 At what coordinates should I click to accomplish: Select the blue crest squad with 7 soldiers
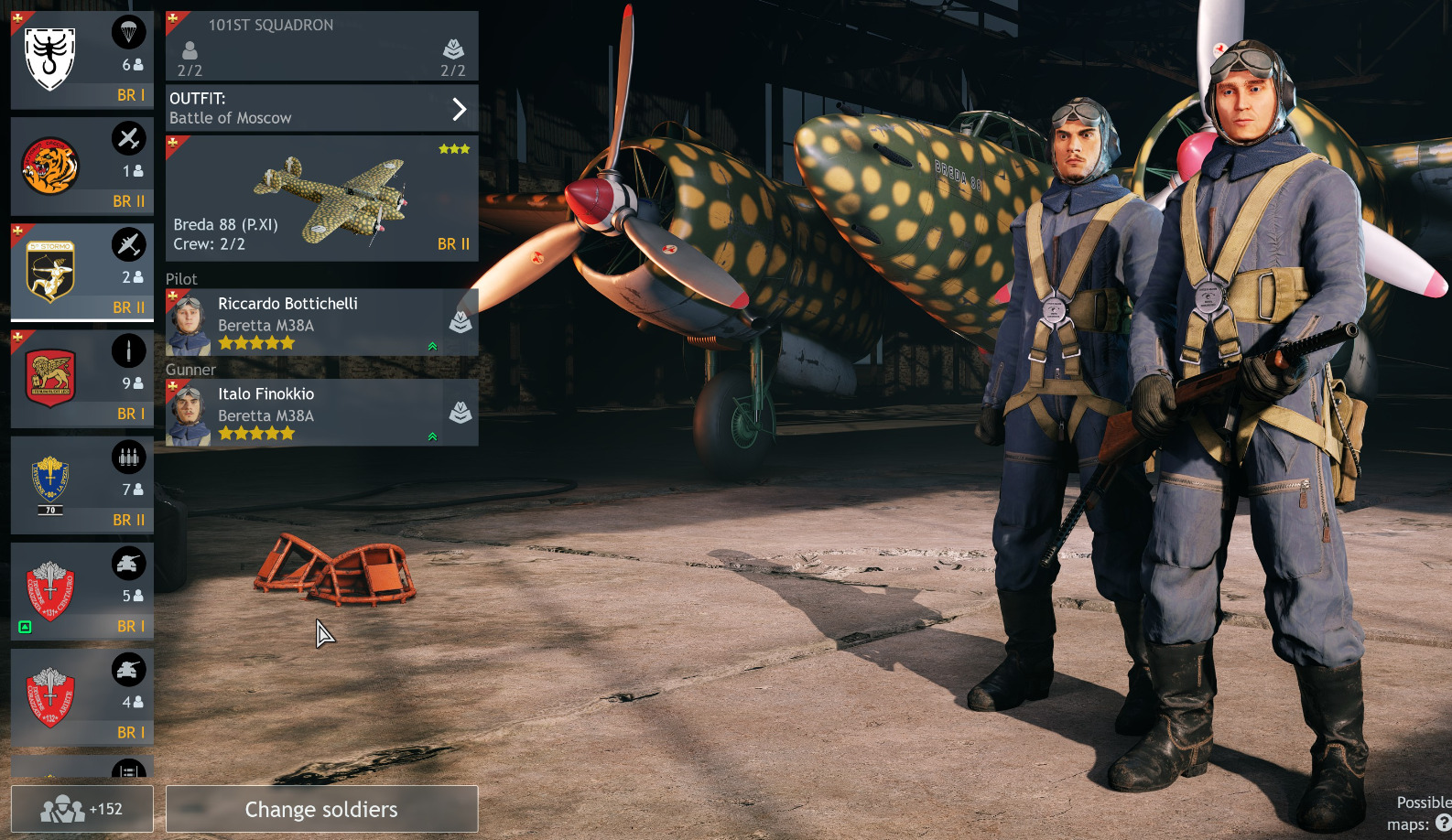(x=81, y=485)
